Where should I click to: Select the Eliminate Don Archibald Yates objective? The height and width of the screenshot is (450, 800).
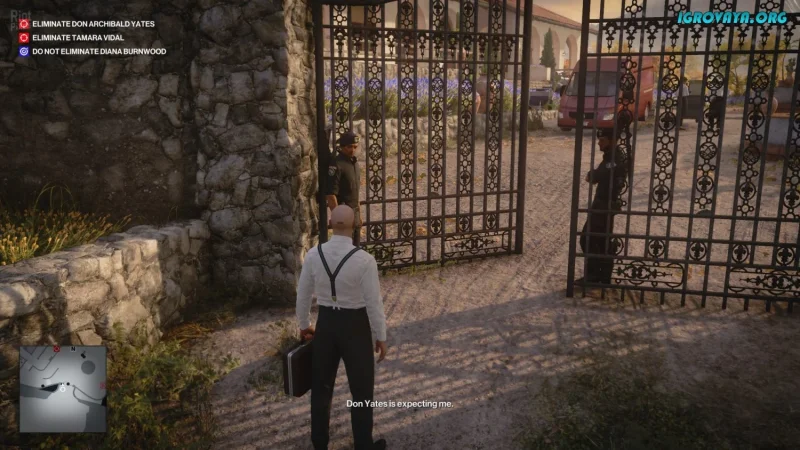pyautogui.click(x=93, y=23)
